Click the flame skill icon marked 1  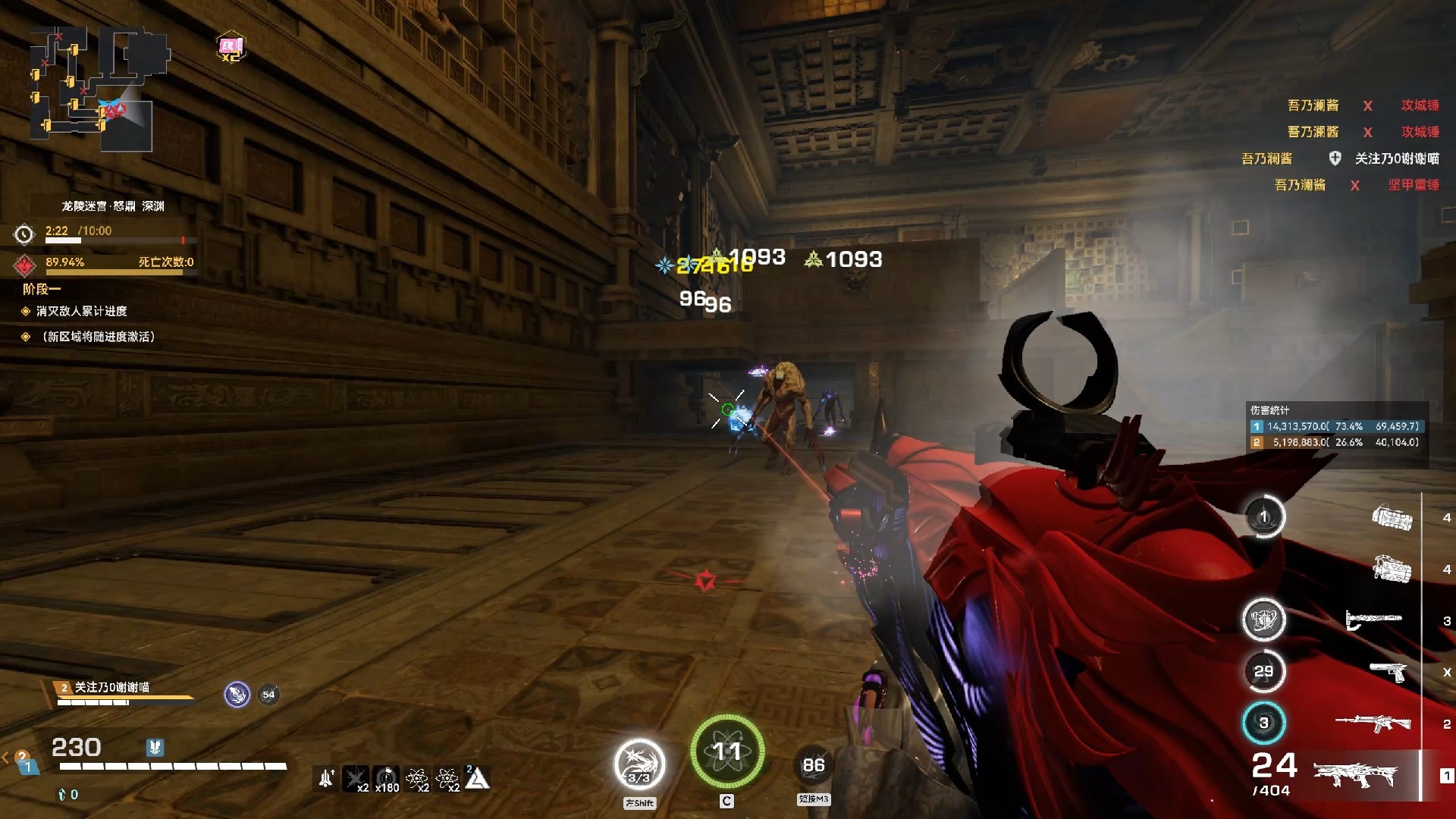1263,517
